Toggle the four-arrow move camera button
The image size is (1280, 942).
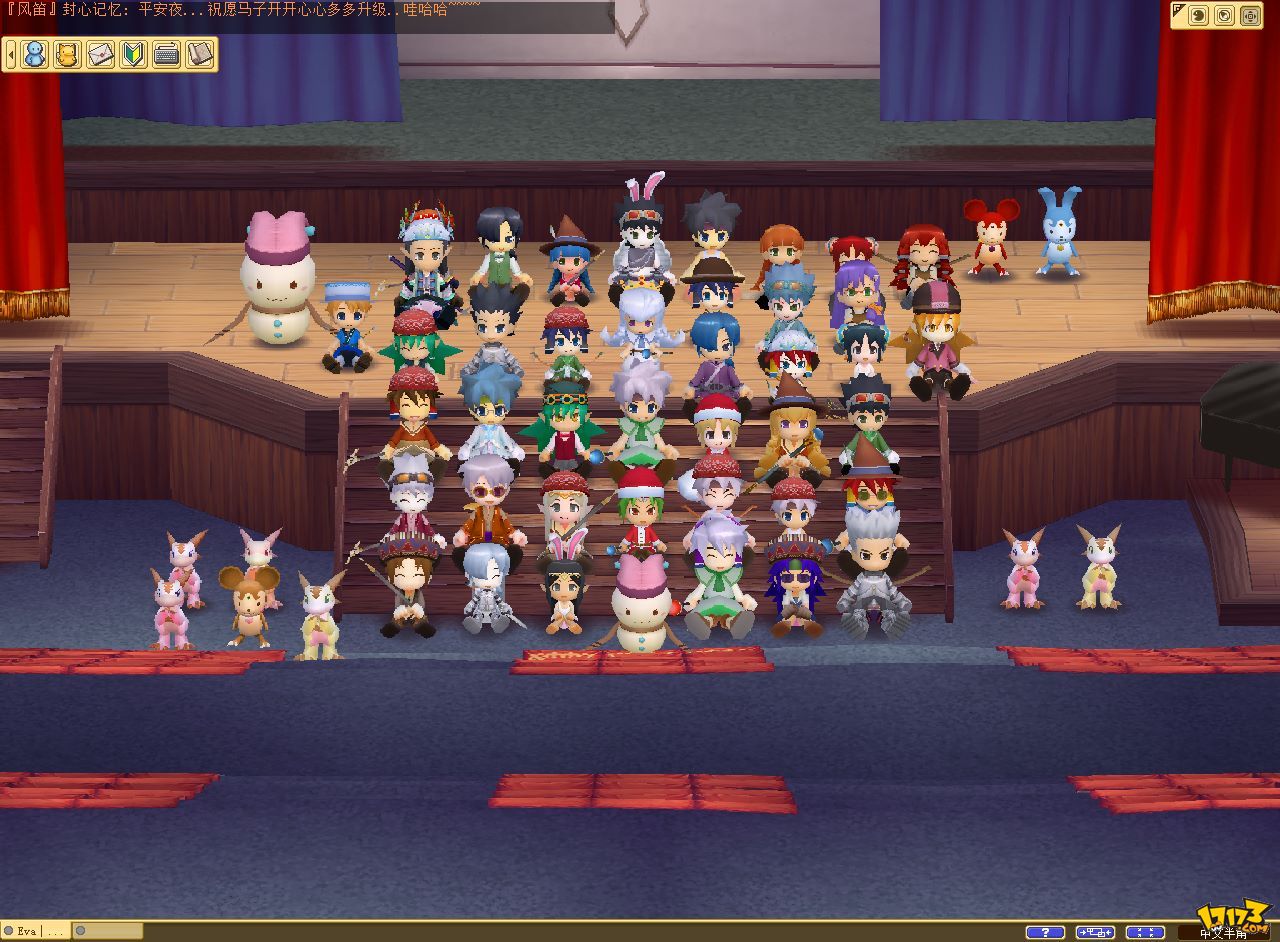1250,15
